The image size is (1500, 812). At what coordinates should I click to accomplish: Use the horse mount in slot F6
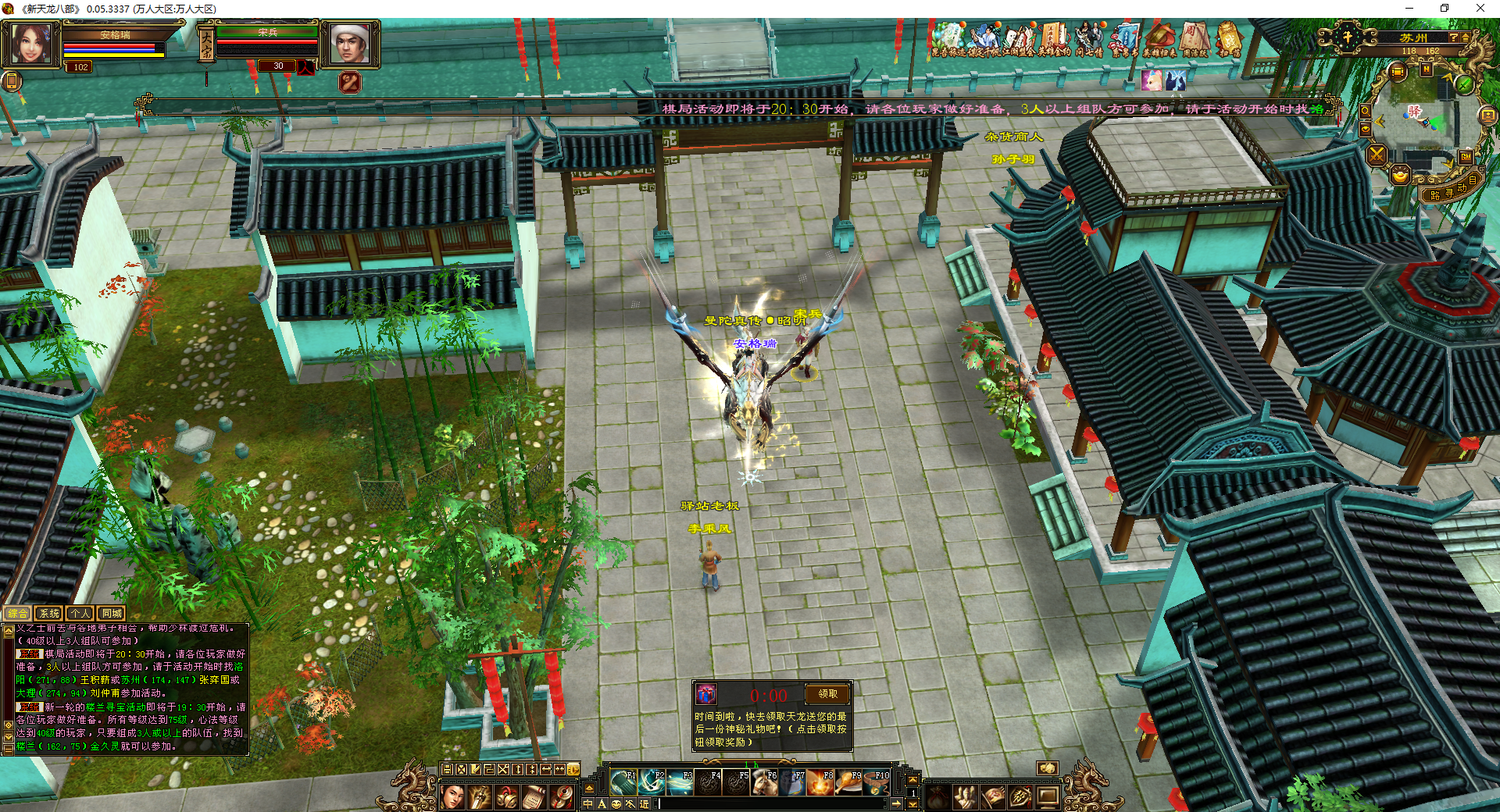(764, 782)
